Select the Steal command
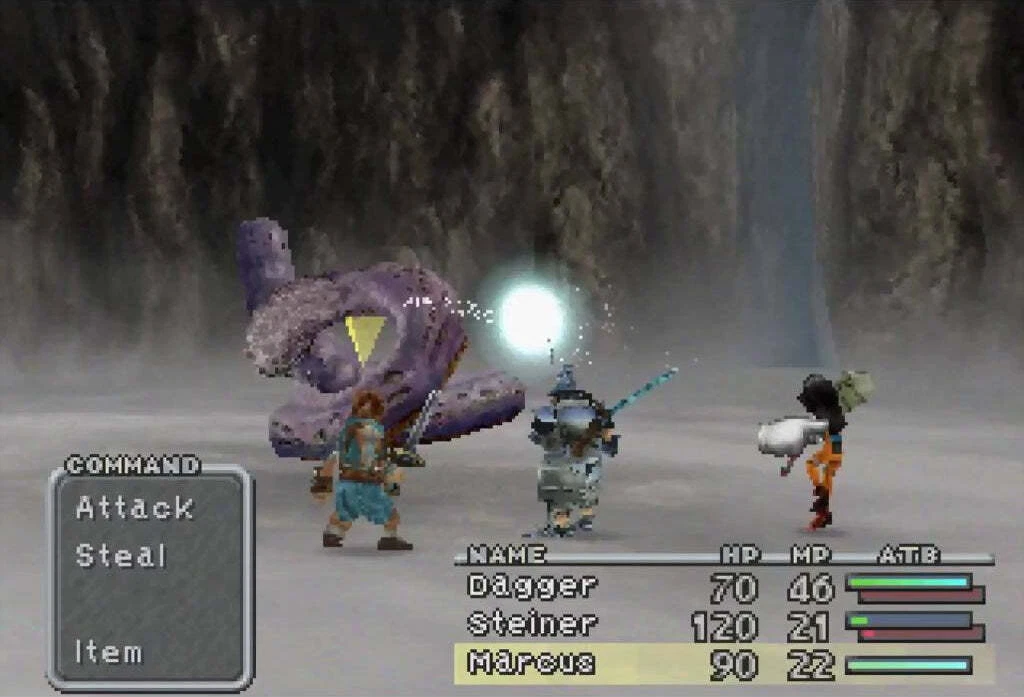 click(x=121, y=556)
